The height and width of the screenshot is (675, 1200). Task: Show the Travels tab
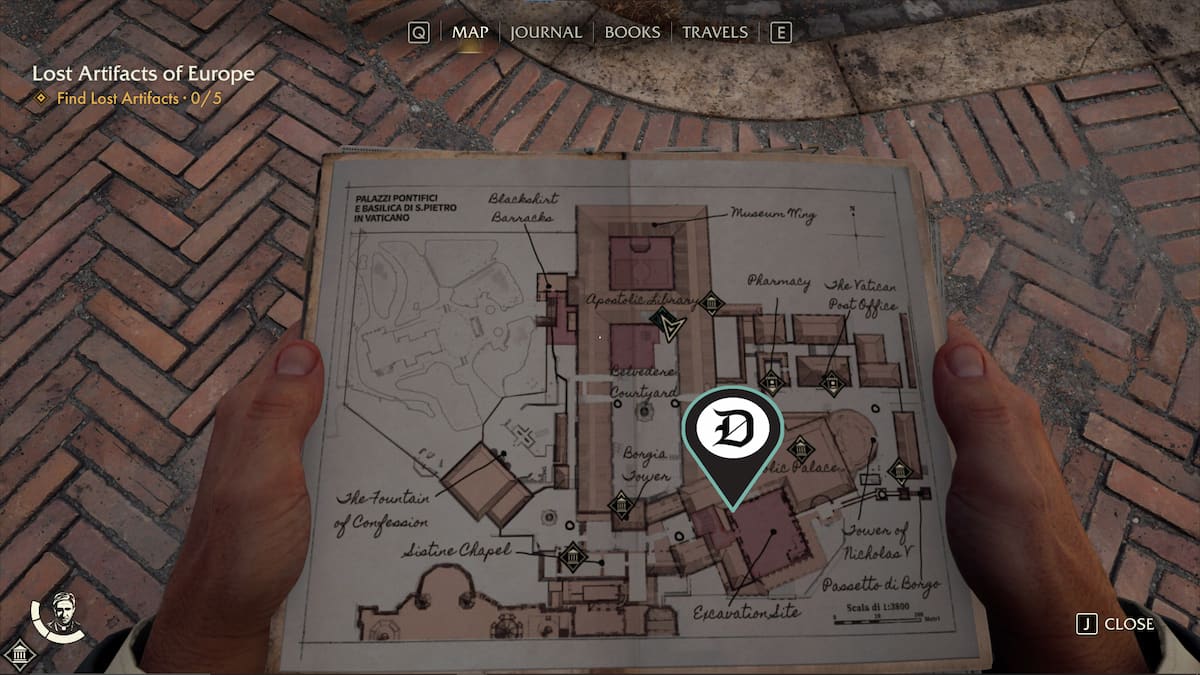[714, 32]
